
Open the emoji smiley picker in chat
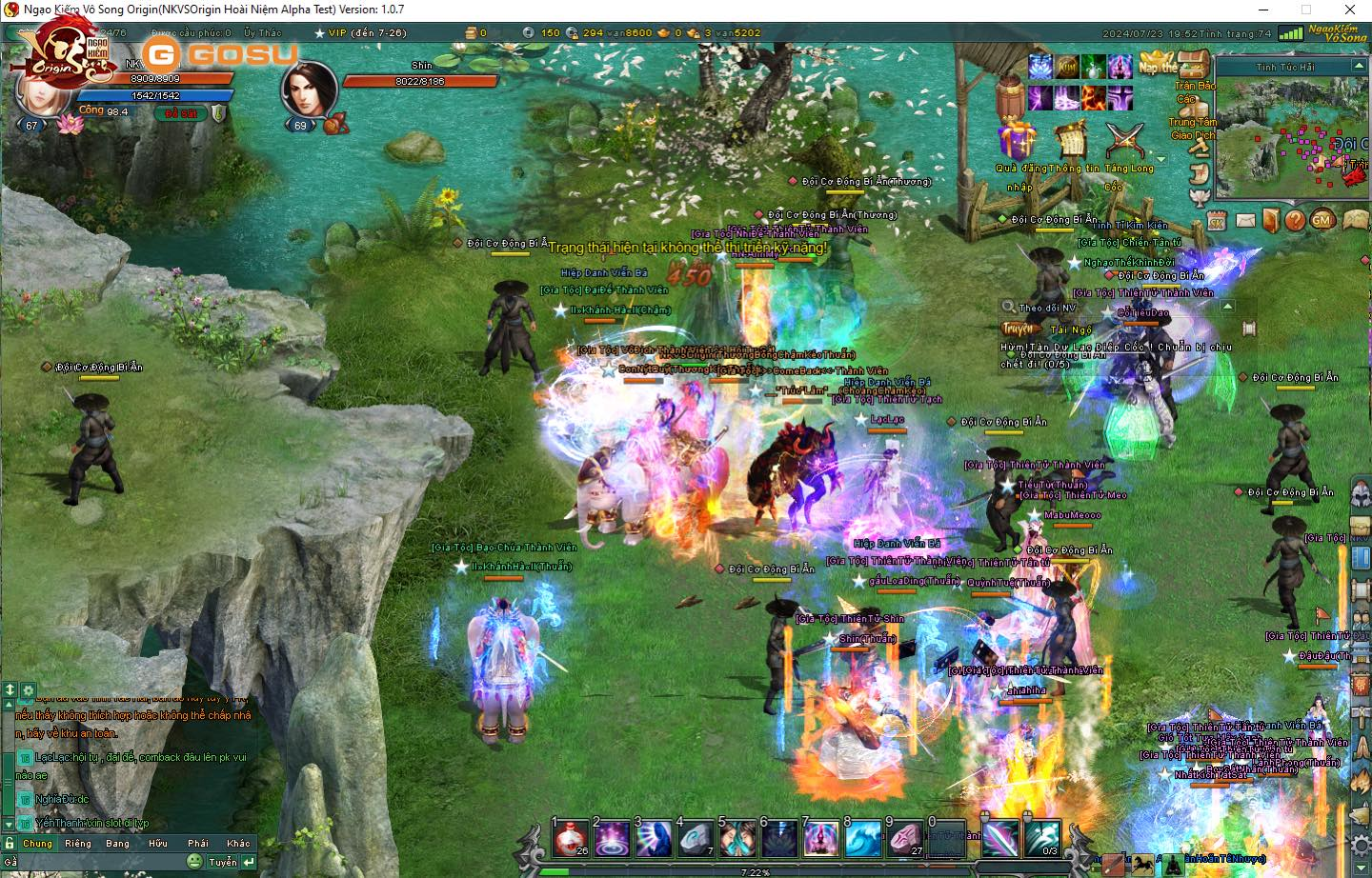[x=194, y=861]
